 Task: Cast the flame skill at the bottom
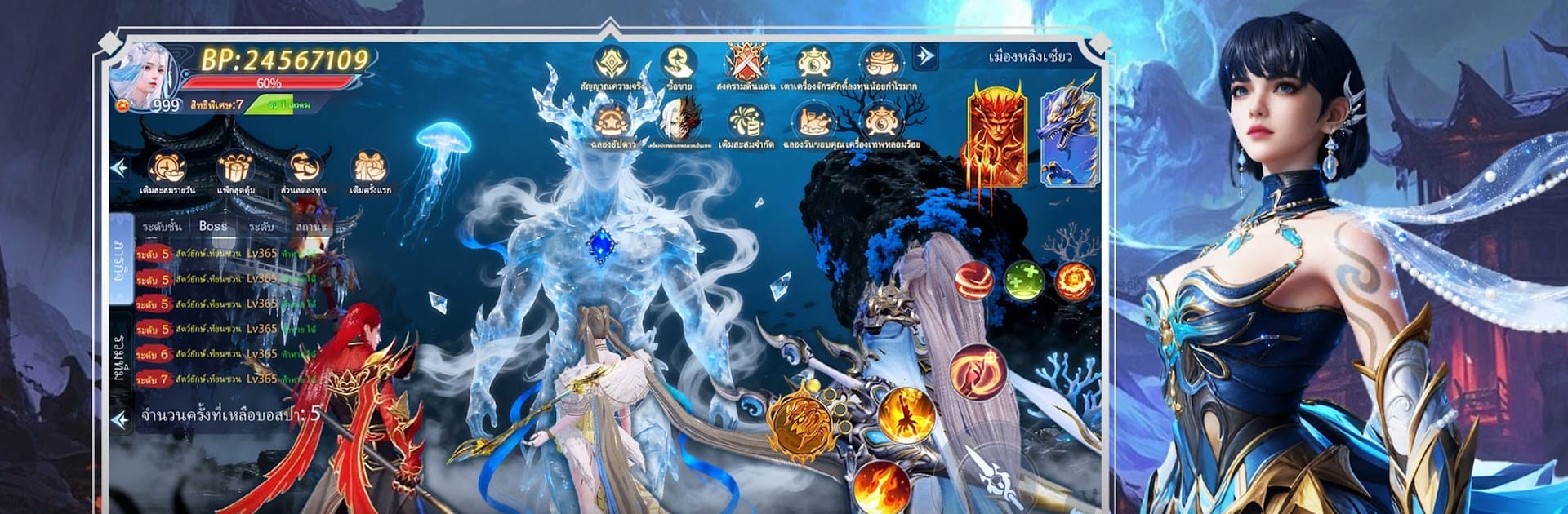(881, 485)
